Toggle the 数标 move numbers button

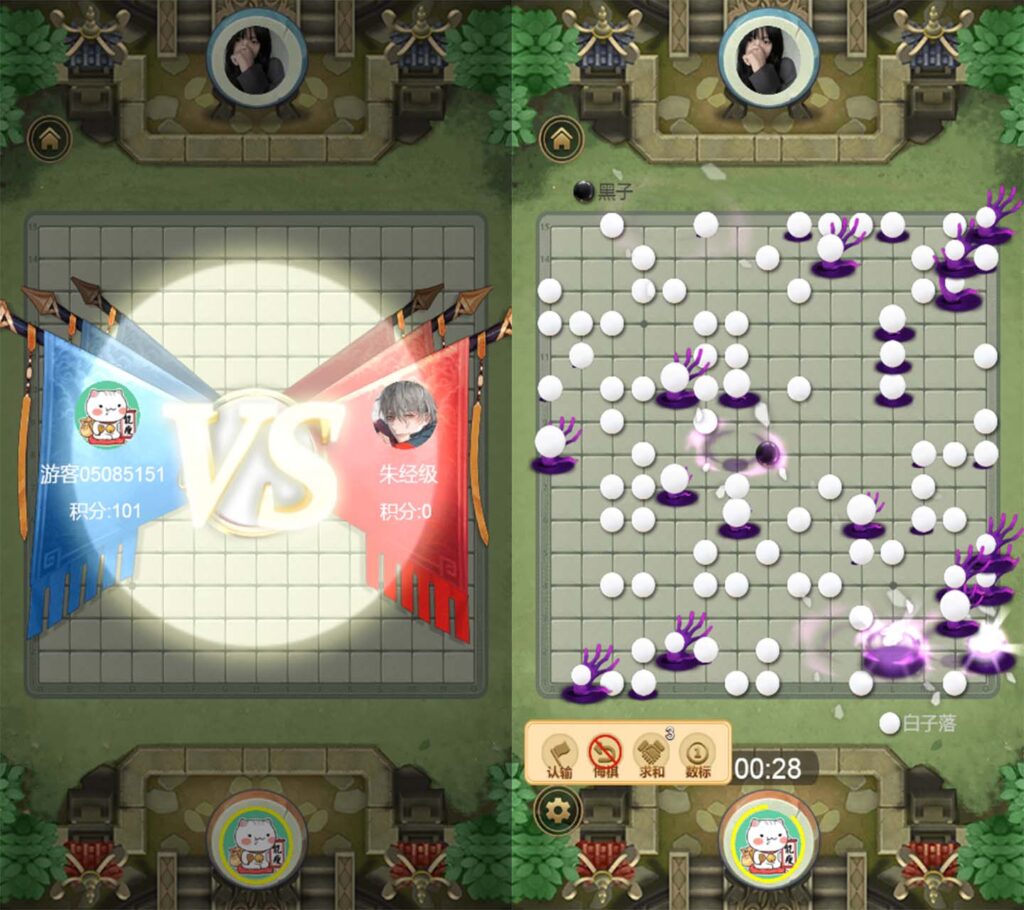coord(697,754)
